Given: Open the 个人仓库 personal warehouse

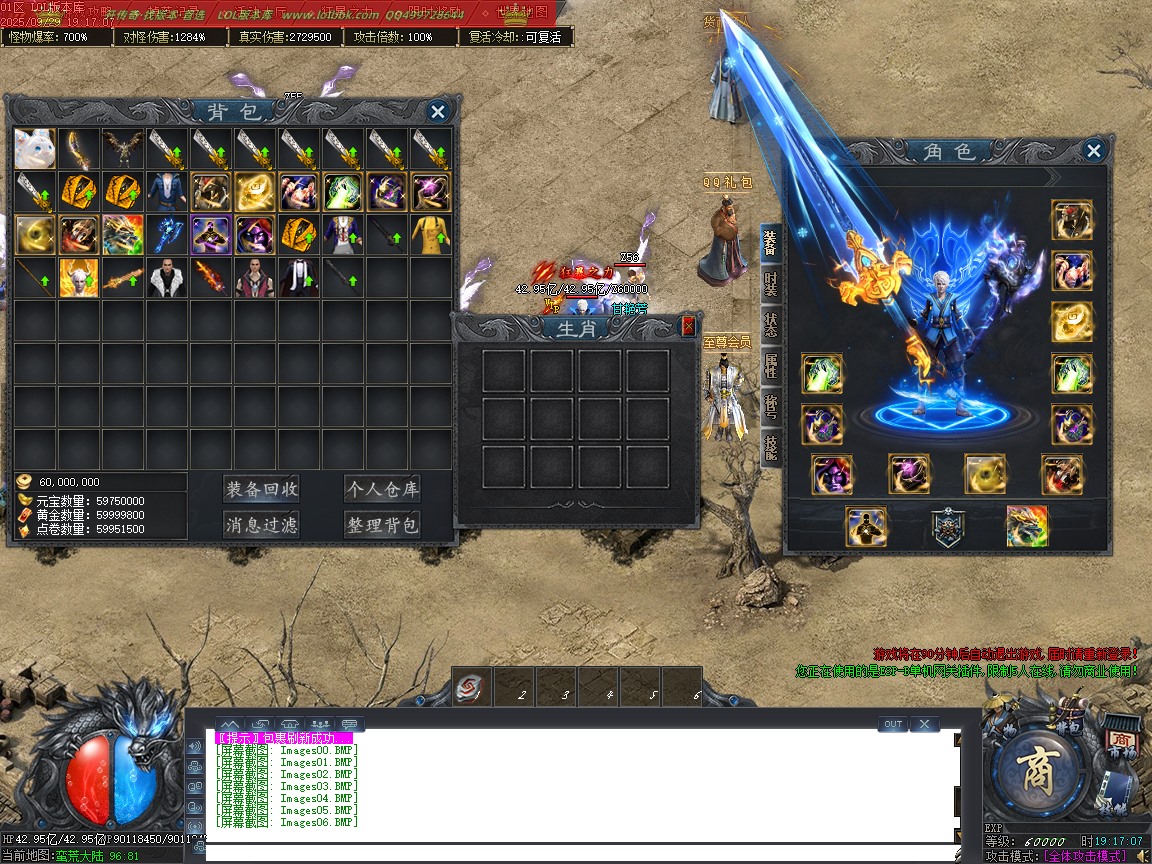Looking at the screenshot, I should 381,489.
